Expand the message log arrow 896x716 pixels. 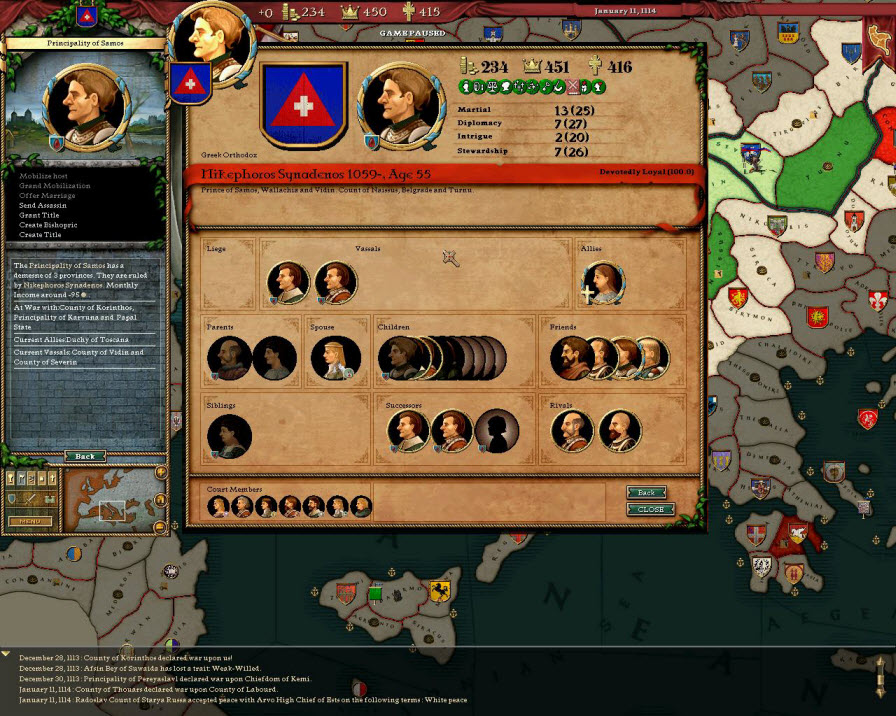click(6, 653)
